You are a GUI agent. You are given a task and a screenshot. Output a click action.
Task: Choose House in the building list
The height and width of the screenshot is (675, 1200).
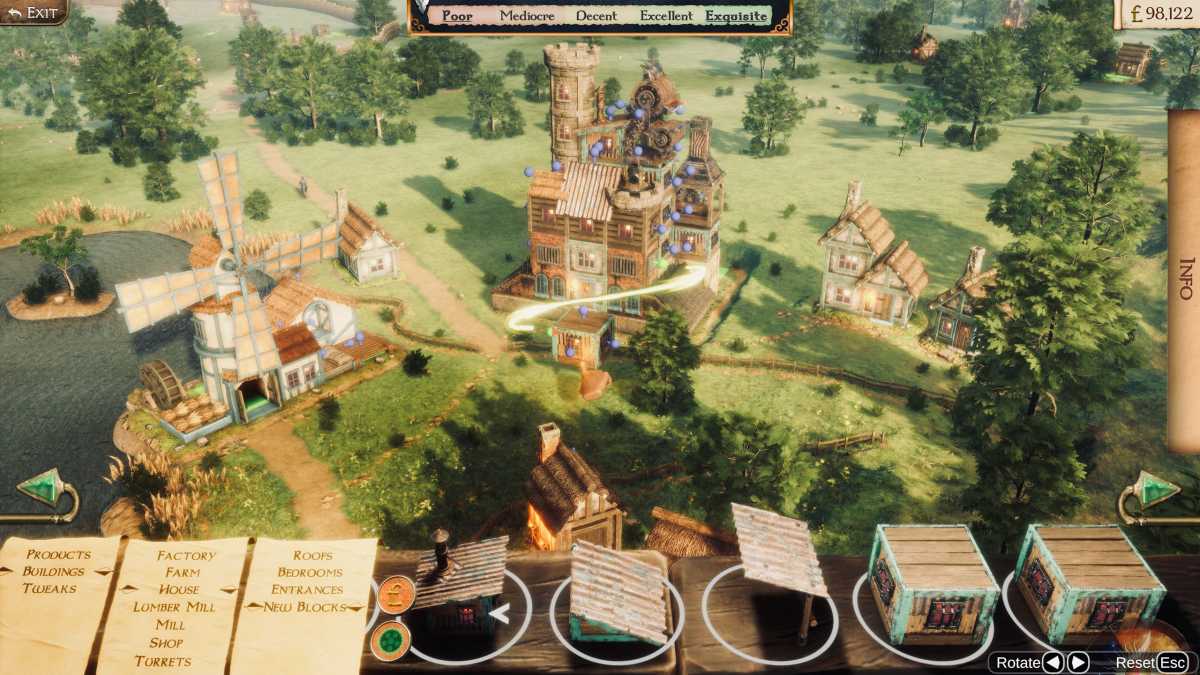179,590
